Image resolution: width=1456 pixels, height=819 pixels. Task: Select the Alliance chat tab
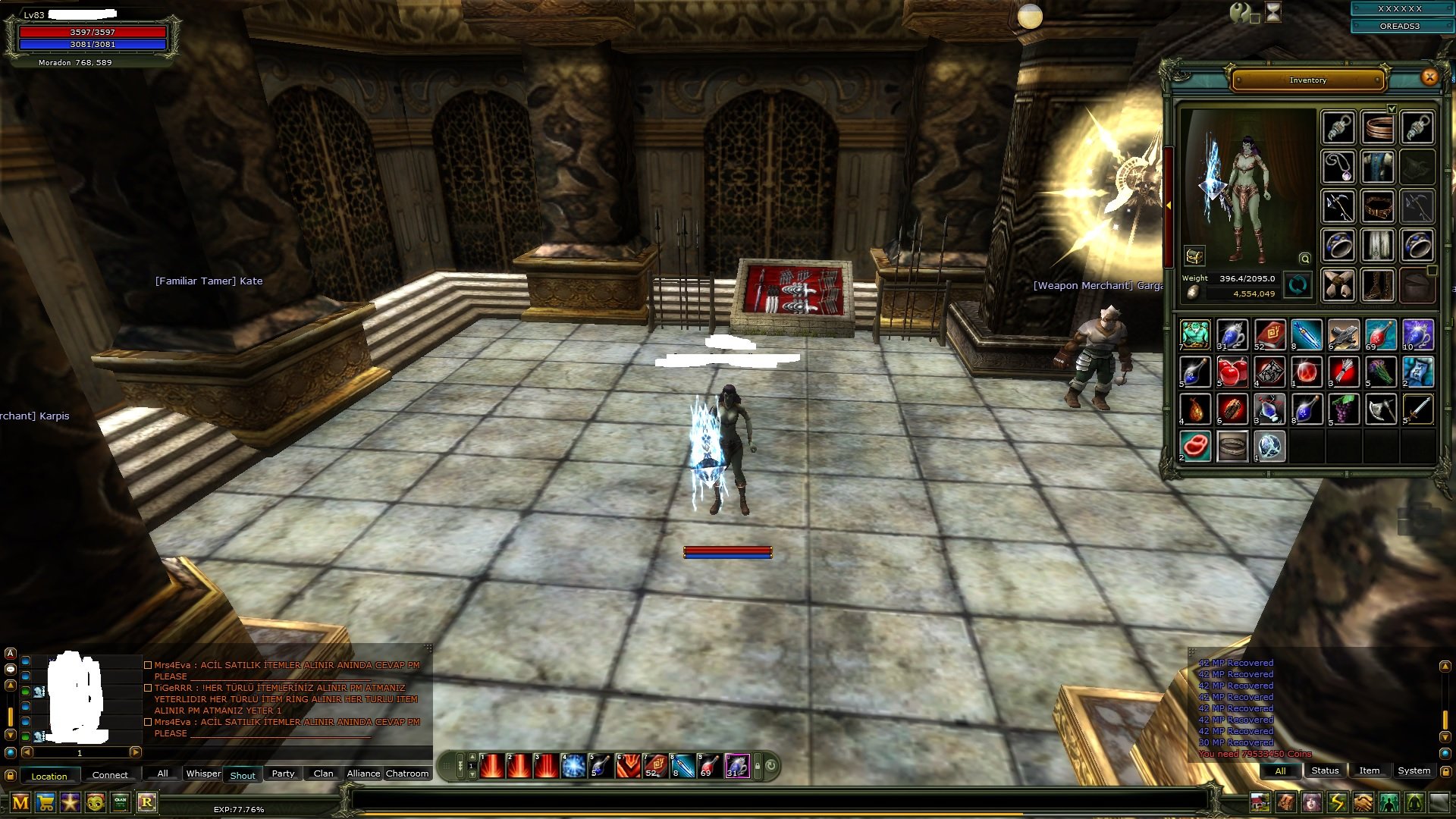tap(363, 773)
